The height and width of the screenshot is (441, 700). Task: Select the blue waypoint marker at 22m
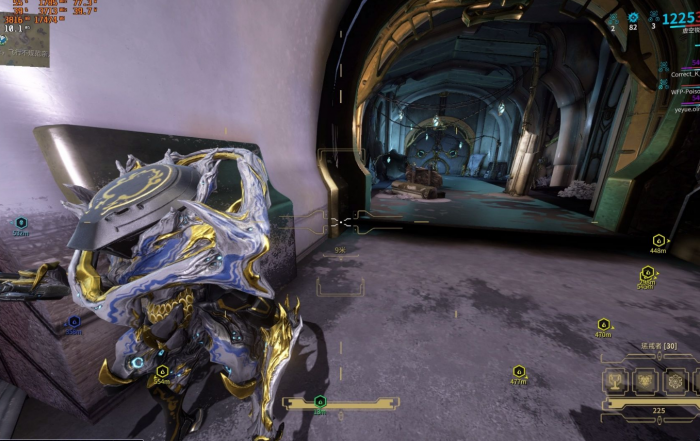pyautogui.click(x=21, y=223)
